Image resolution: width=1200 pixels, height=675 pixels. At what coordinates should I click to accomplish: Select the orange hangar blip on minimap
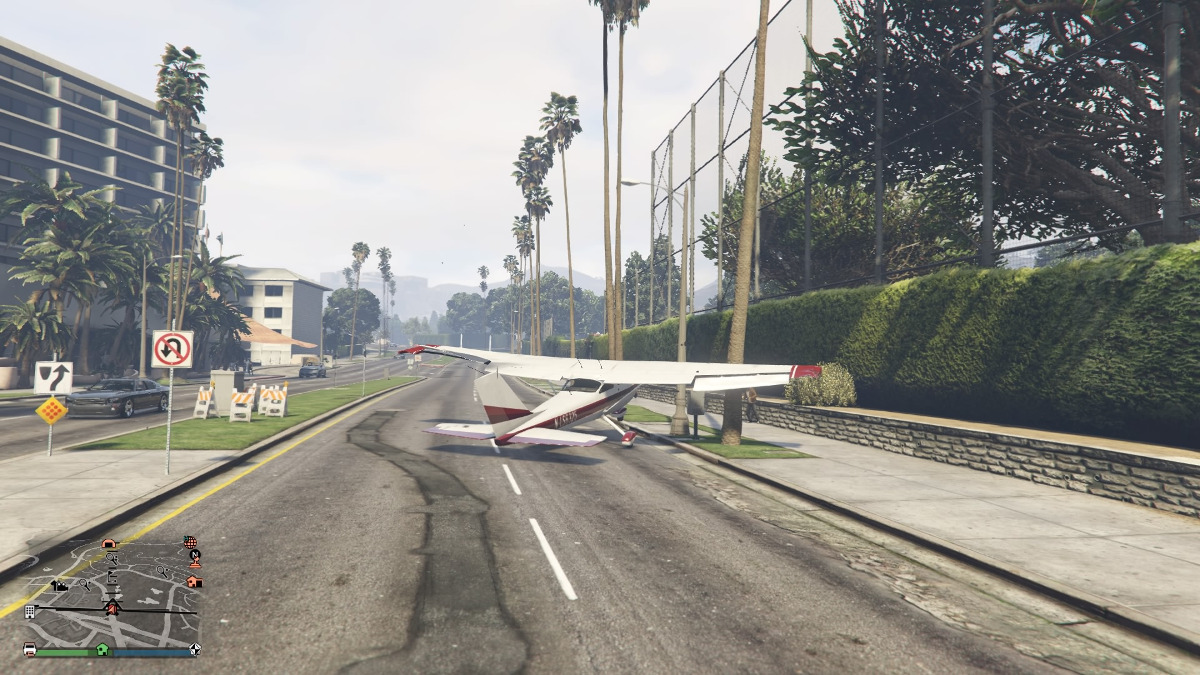click(x=109, y=543)
